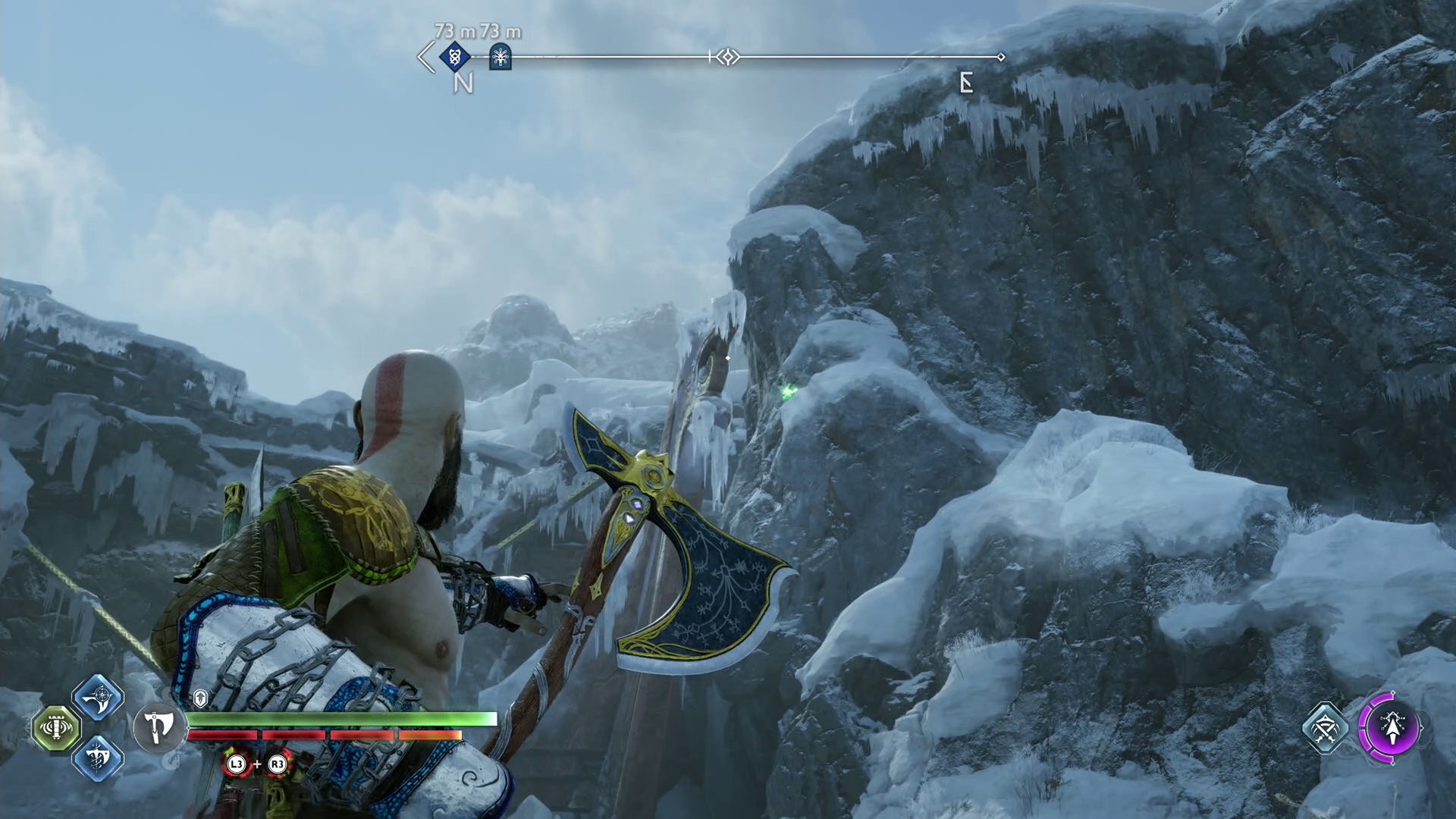This screenshot has width=1456, height=819.
Task: Trigger the lower blue runic attack icon
Action: click(x=99, y=758)
